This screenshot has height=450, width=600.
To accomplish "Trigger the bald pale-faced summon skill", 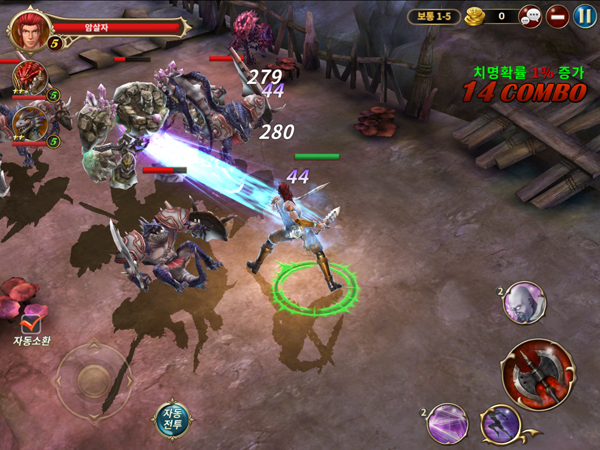I will 524,302.
